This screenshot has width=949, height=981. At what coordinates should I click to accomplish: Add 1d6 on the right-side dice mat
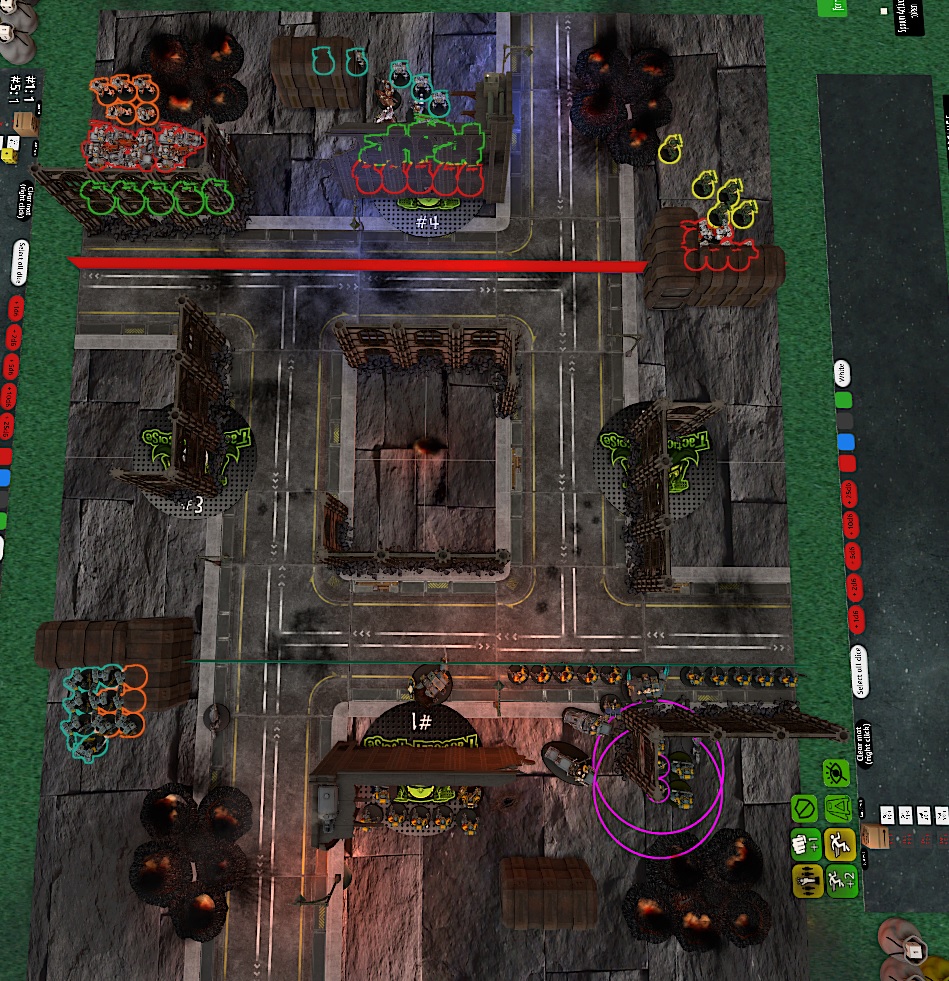tap(856, 617)
